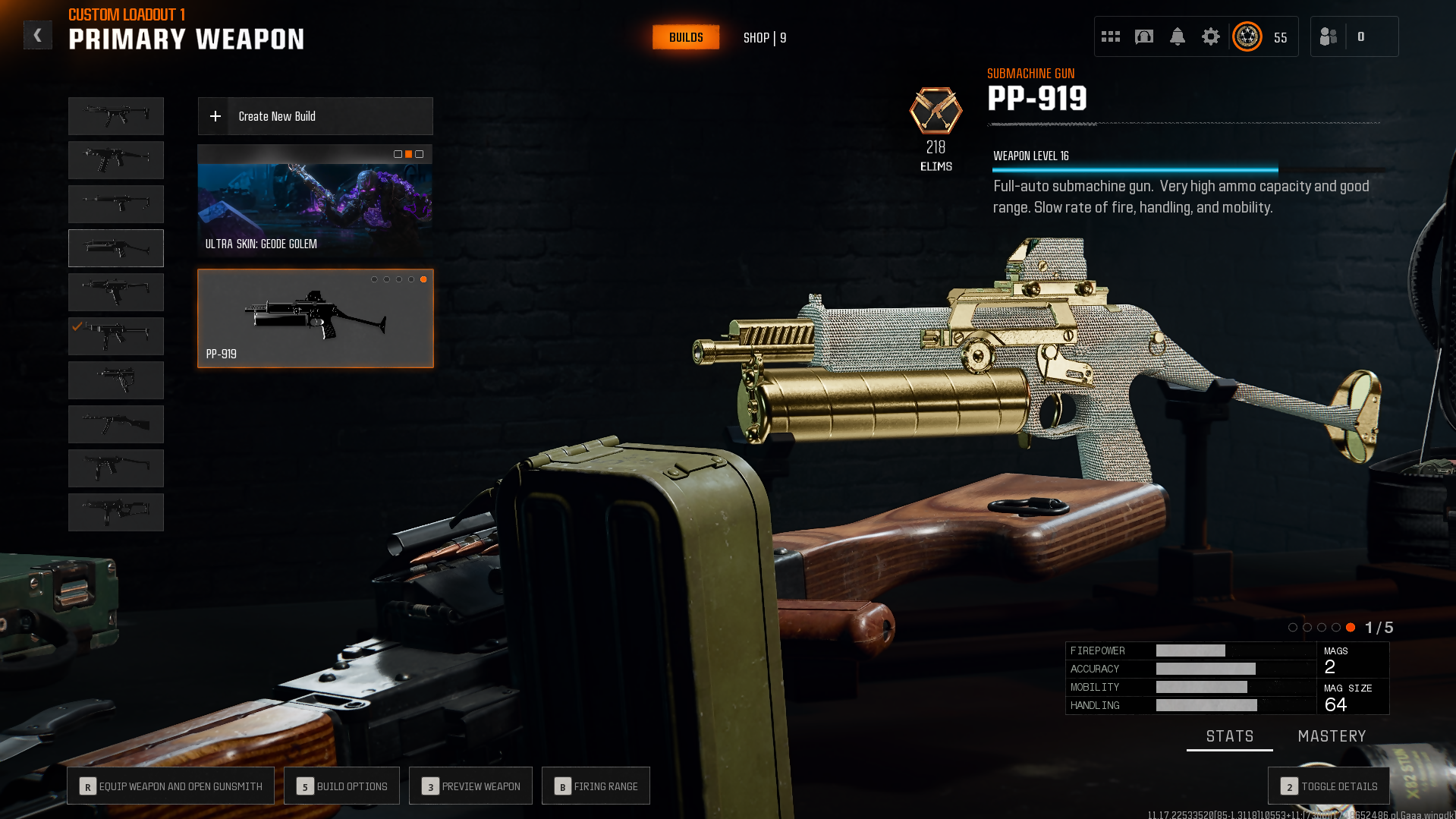Create a new weapon build

point(315,116)
